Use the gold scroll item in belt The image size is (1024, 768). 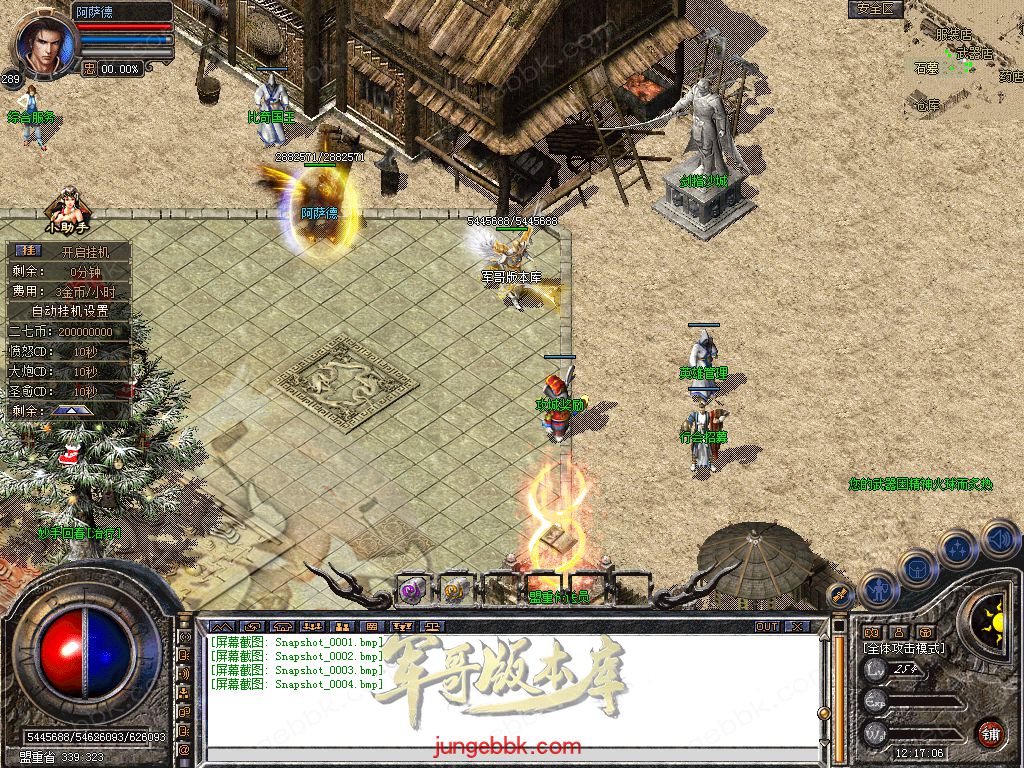click(456, 590)
